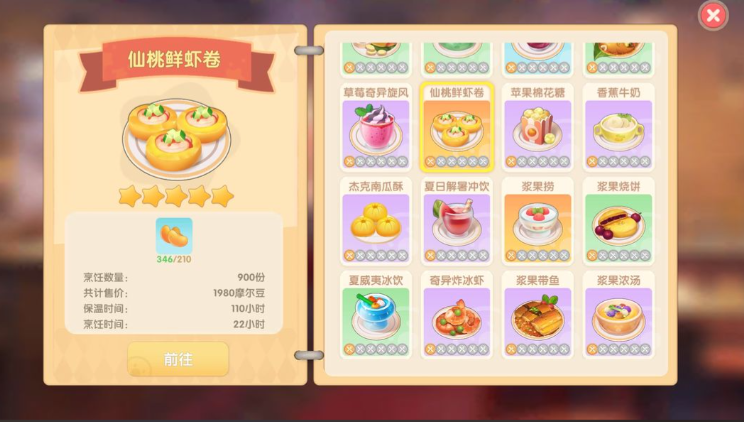Open the 苹果棉花糖 recipe card

538,128
